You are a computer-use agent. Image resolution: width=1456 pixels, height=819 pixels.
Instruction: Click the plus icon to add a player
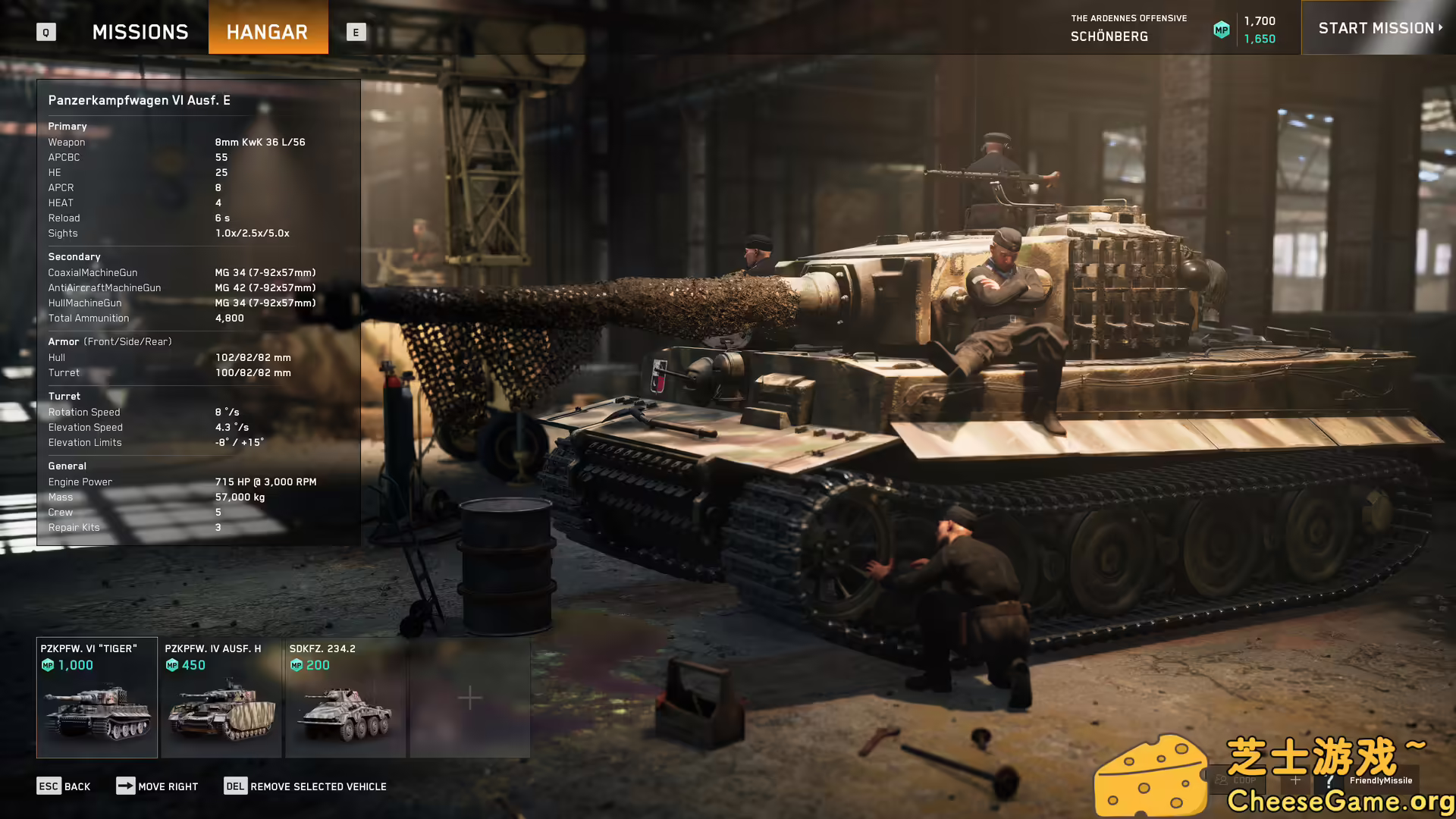1295,779
